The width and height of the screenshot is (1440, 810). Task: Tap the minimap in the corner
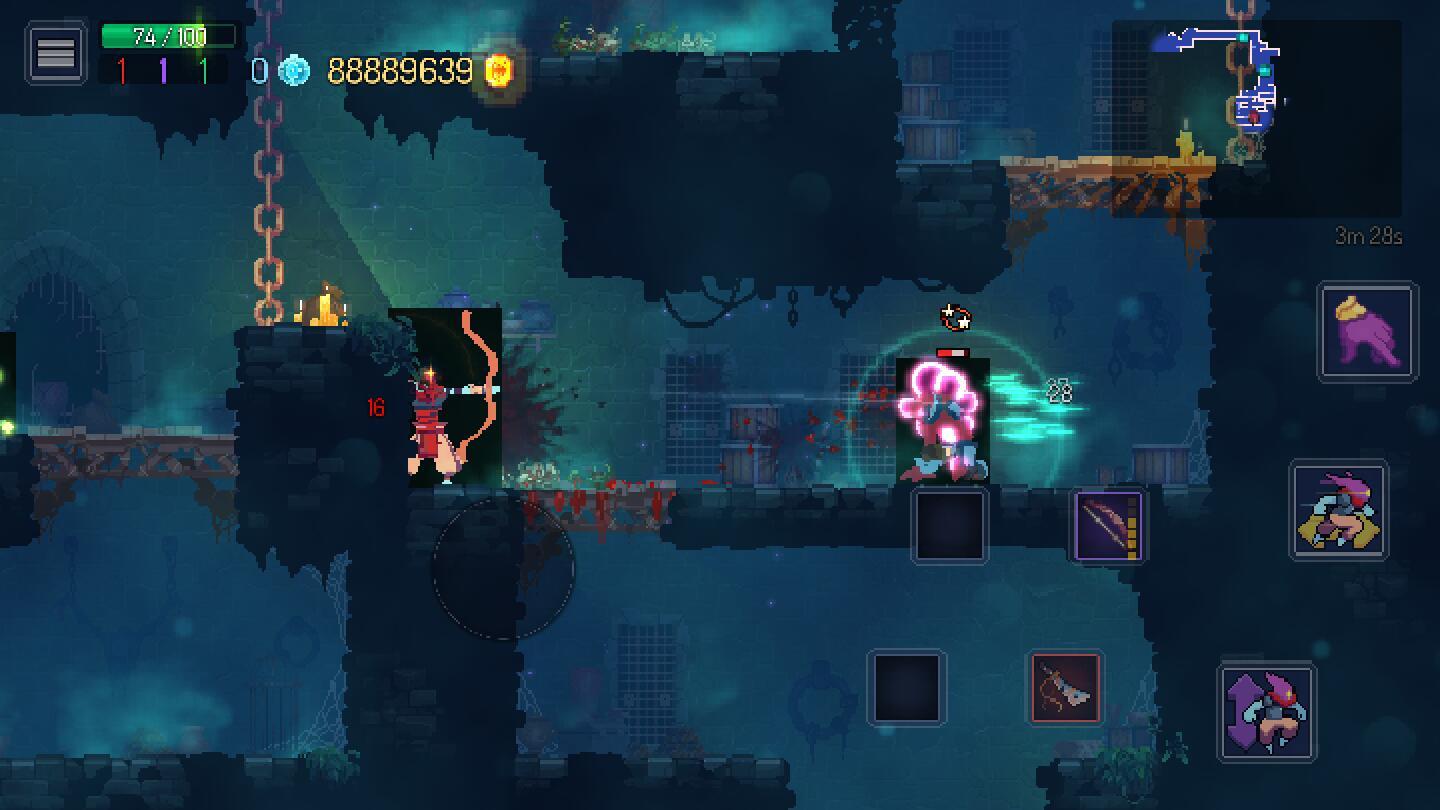(1255, 118)
